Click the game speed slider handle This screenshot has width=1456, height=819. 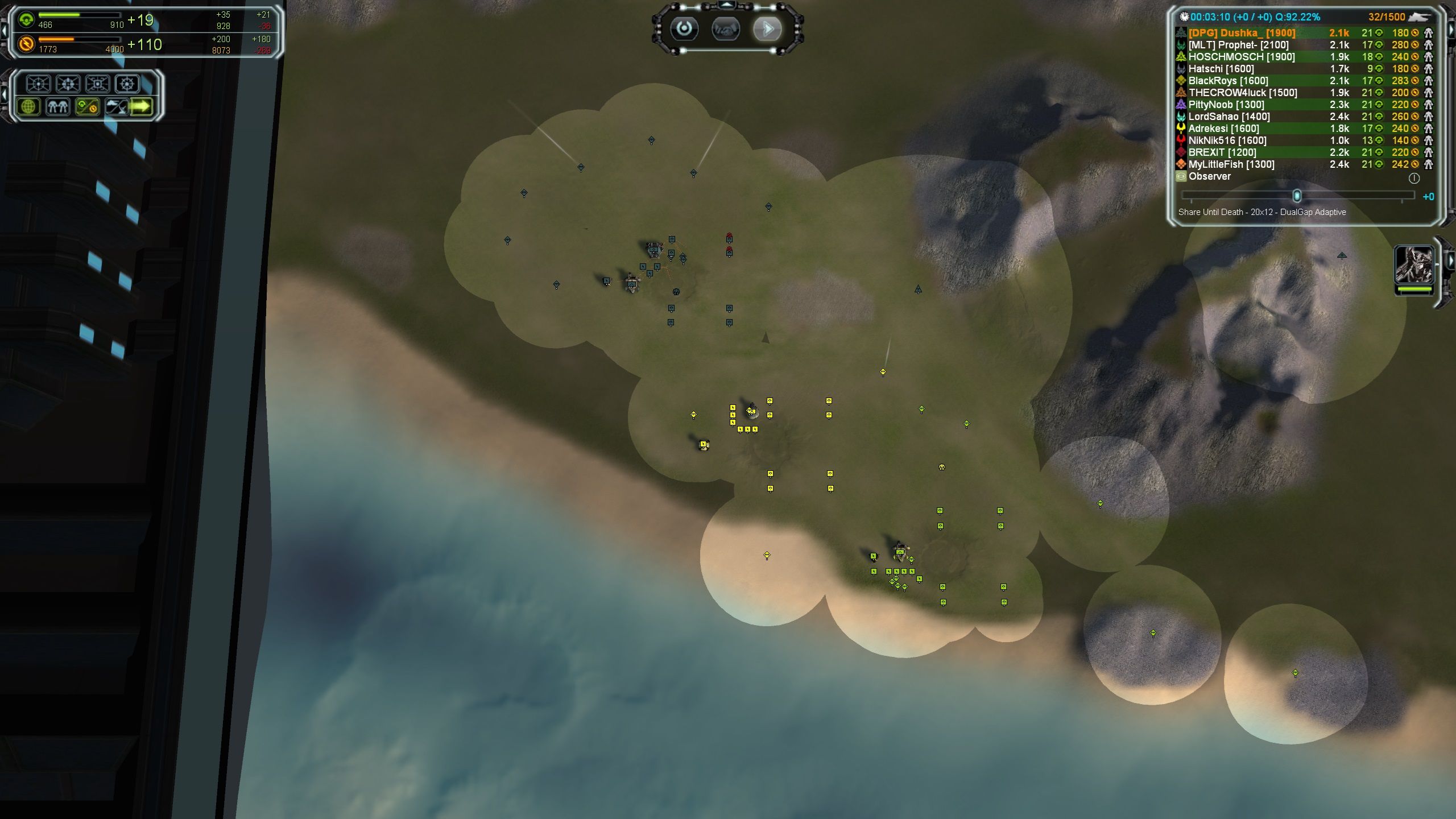coord(1297,196)
